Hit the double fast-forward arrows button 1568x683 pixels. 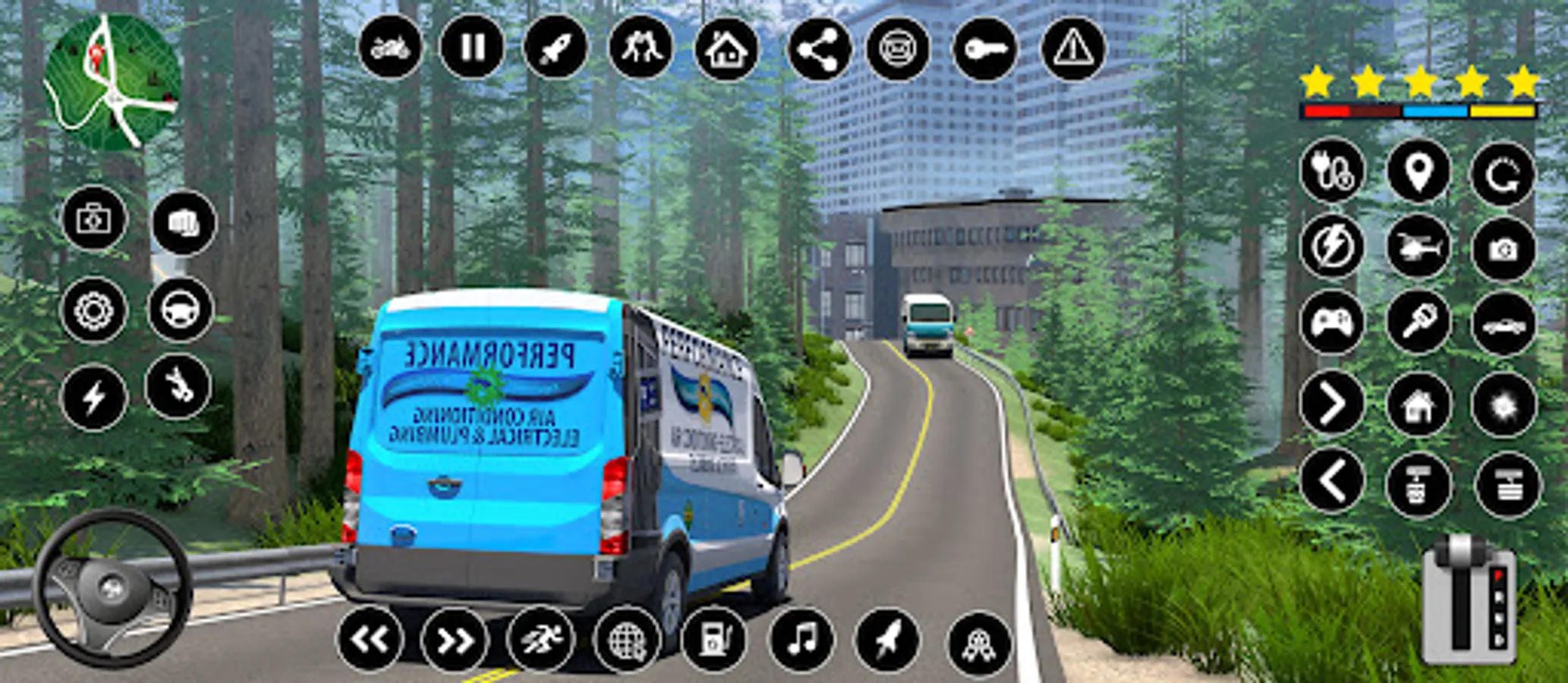(454, 641)
